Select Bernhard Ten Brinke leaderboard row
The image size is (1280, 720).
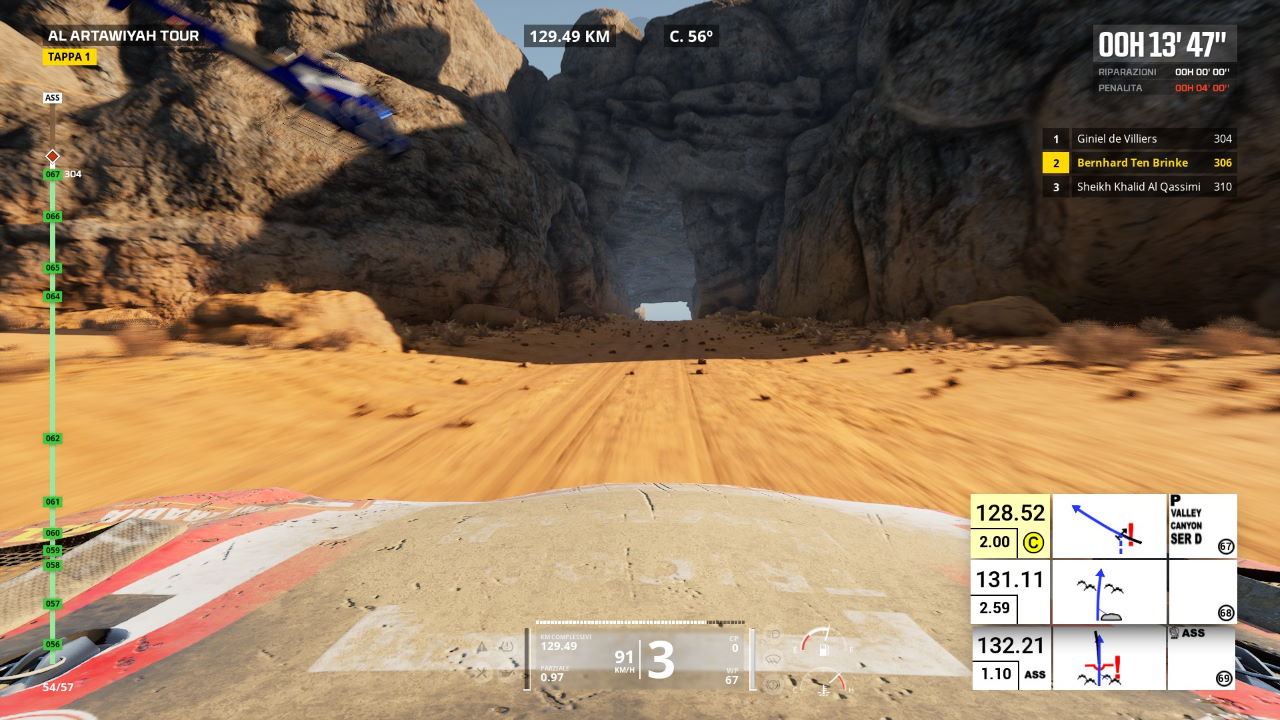1139,163
